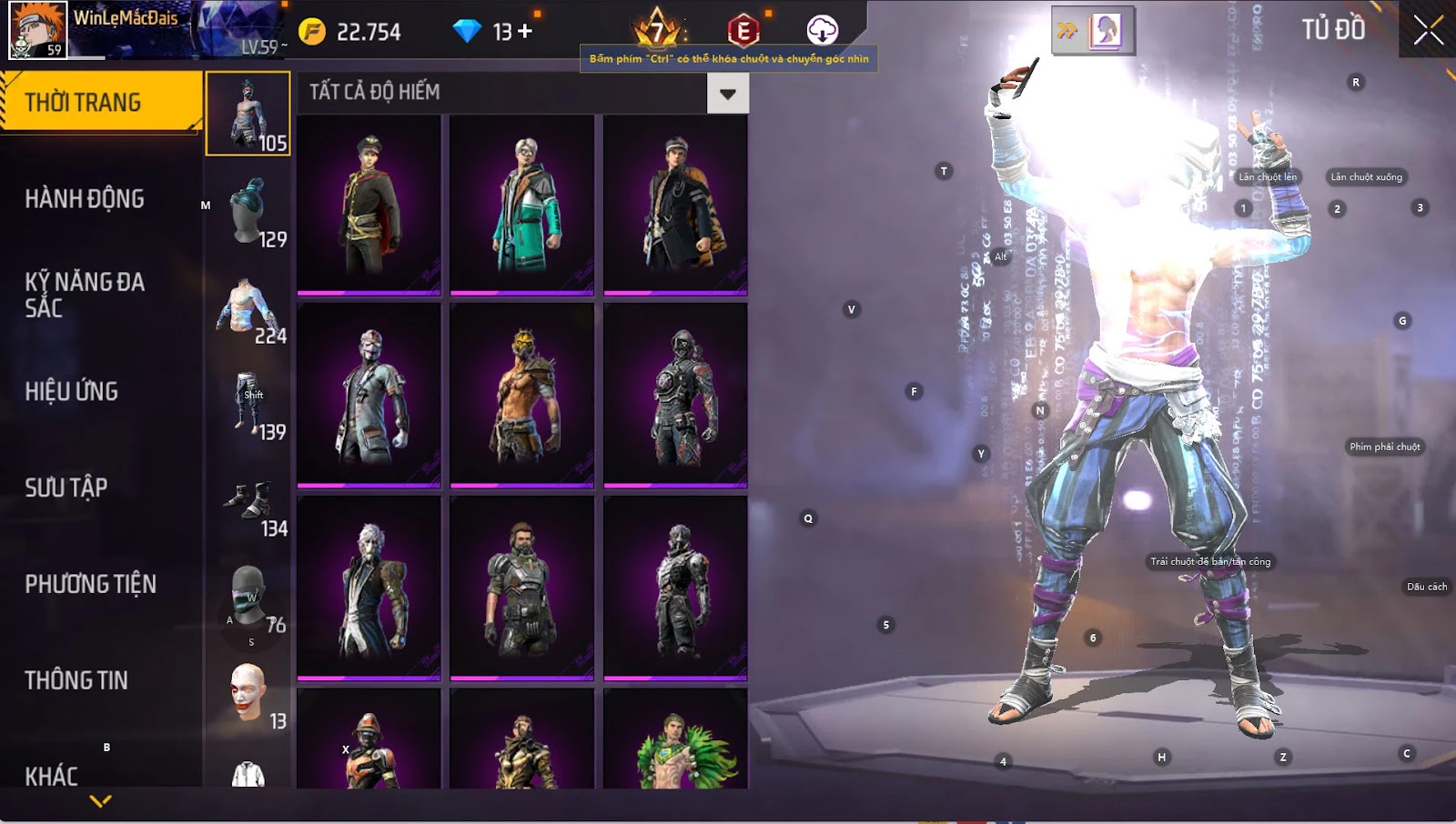Image resolution: width=1456 pixels, height=824 pixels.
Task: Switch to Hành Động section
Action: 85,198
